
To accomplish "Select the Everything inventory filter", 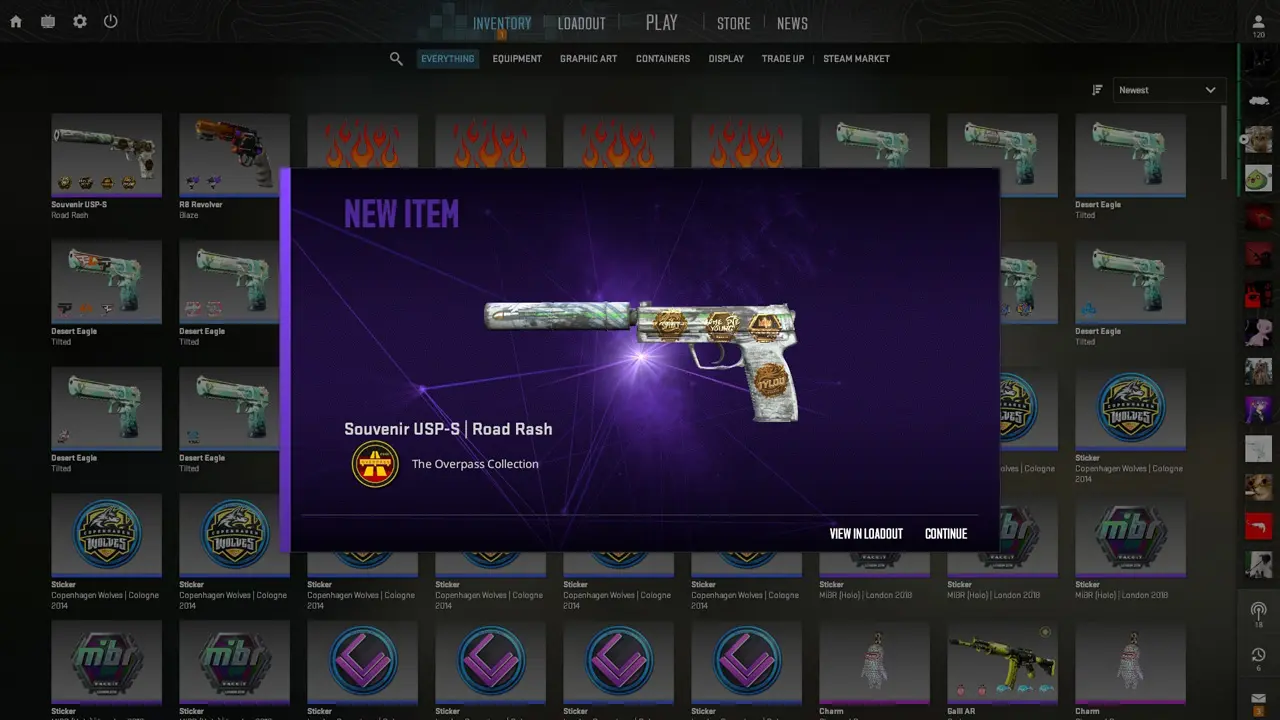I will [x=447, y=59].
